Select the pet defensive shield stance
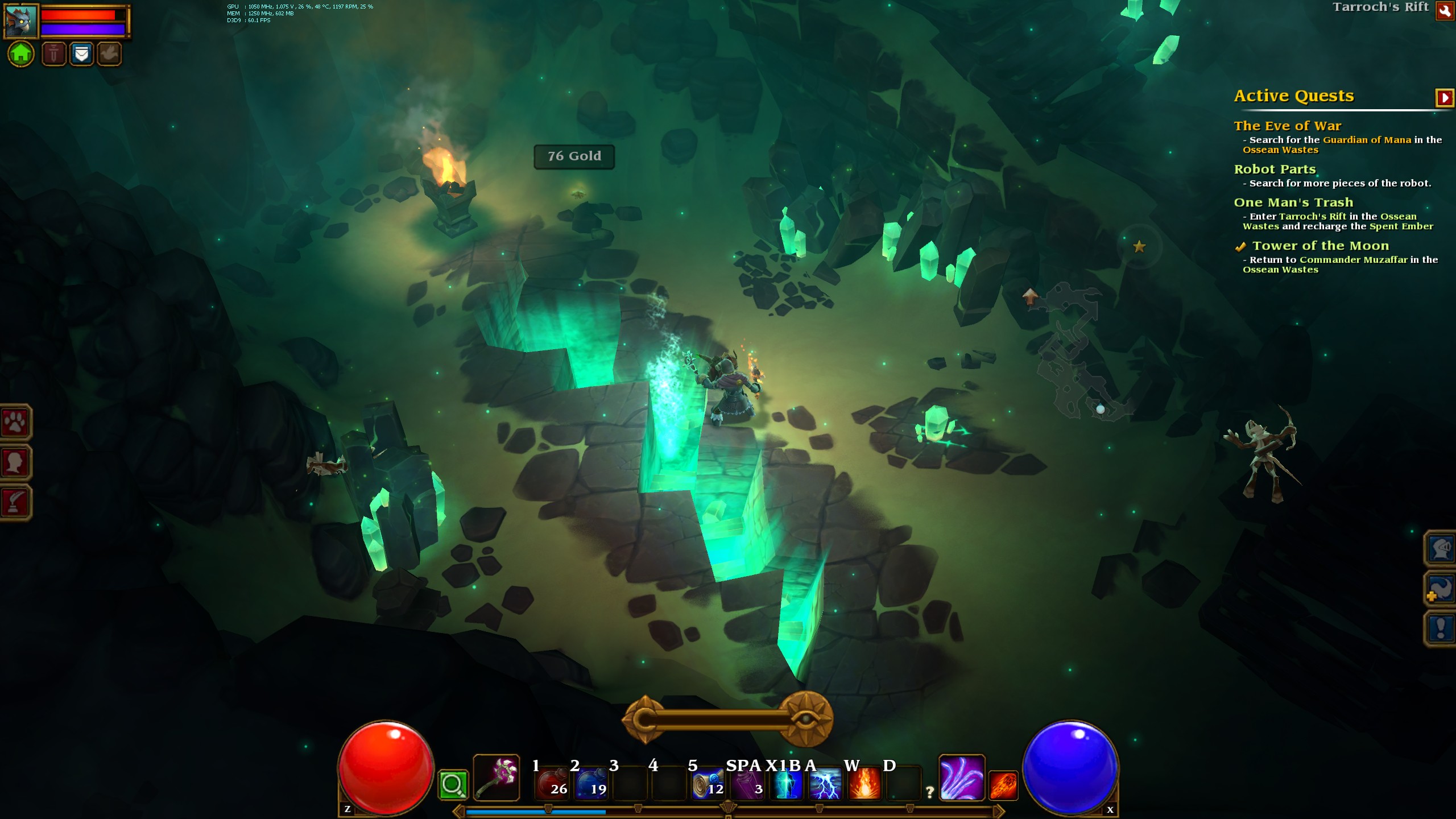 coord(82,54)
